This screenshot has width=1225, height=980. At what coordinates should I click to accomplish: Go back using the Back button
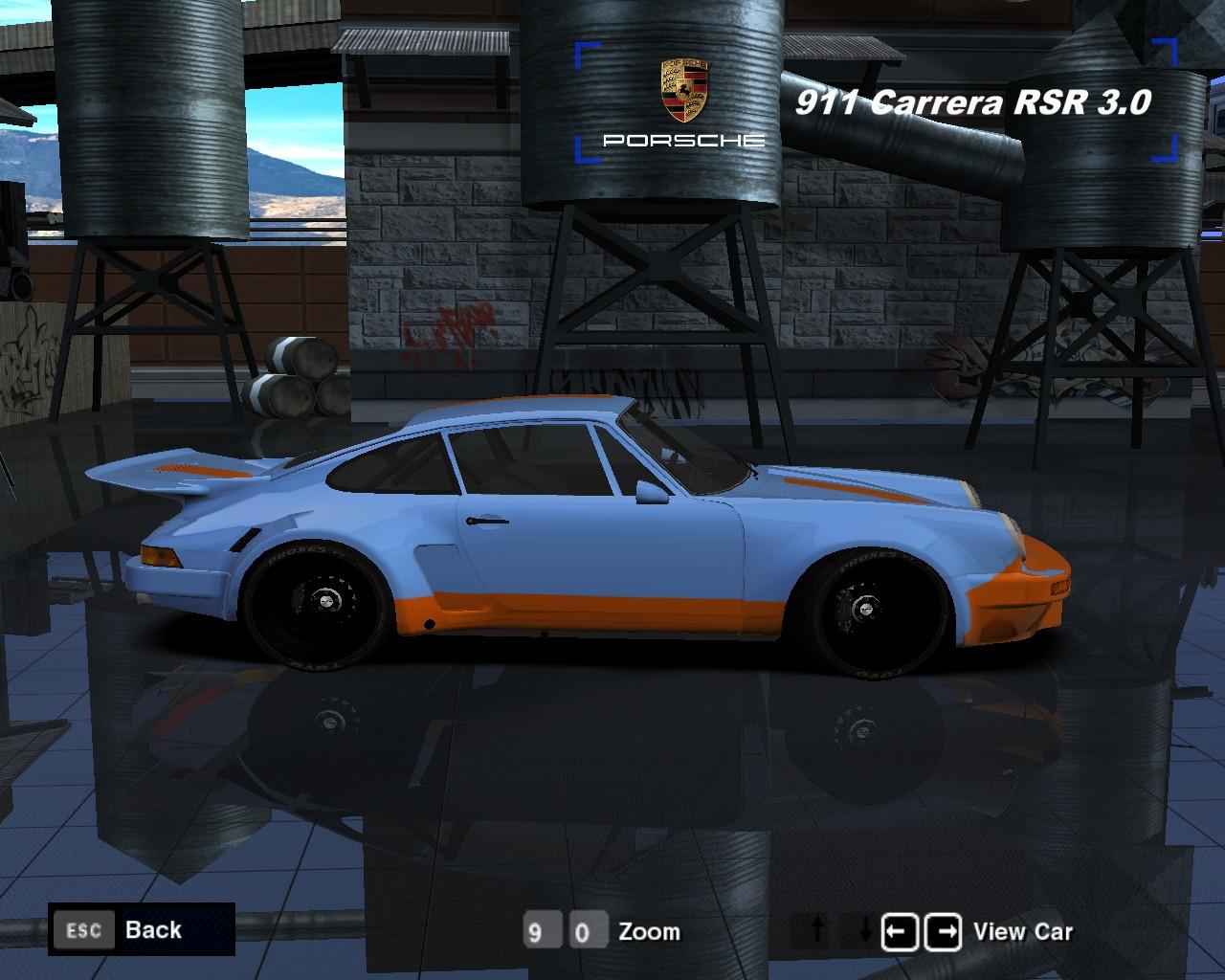pos(141,929)
